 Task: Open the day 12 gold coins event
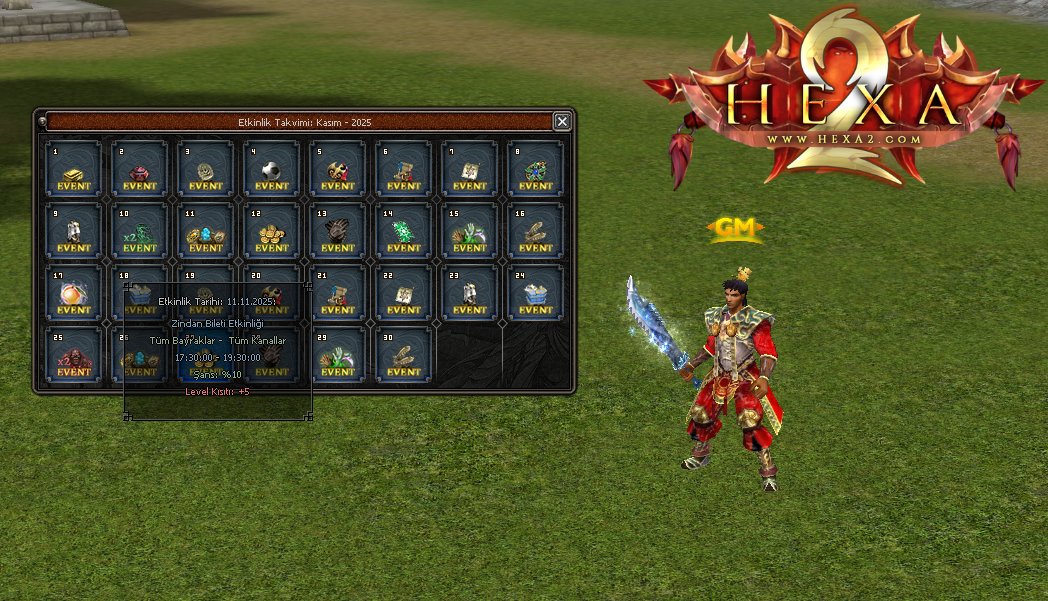click(x=271, y=232)
